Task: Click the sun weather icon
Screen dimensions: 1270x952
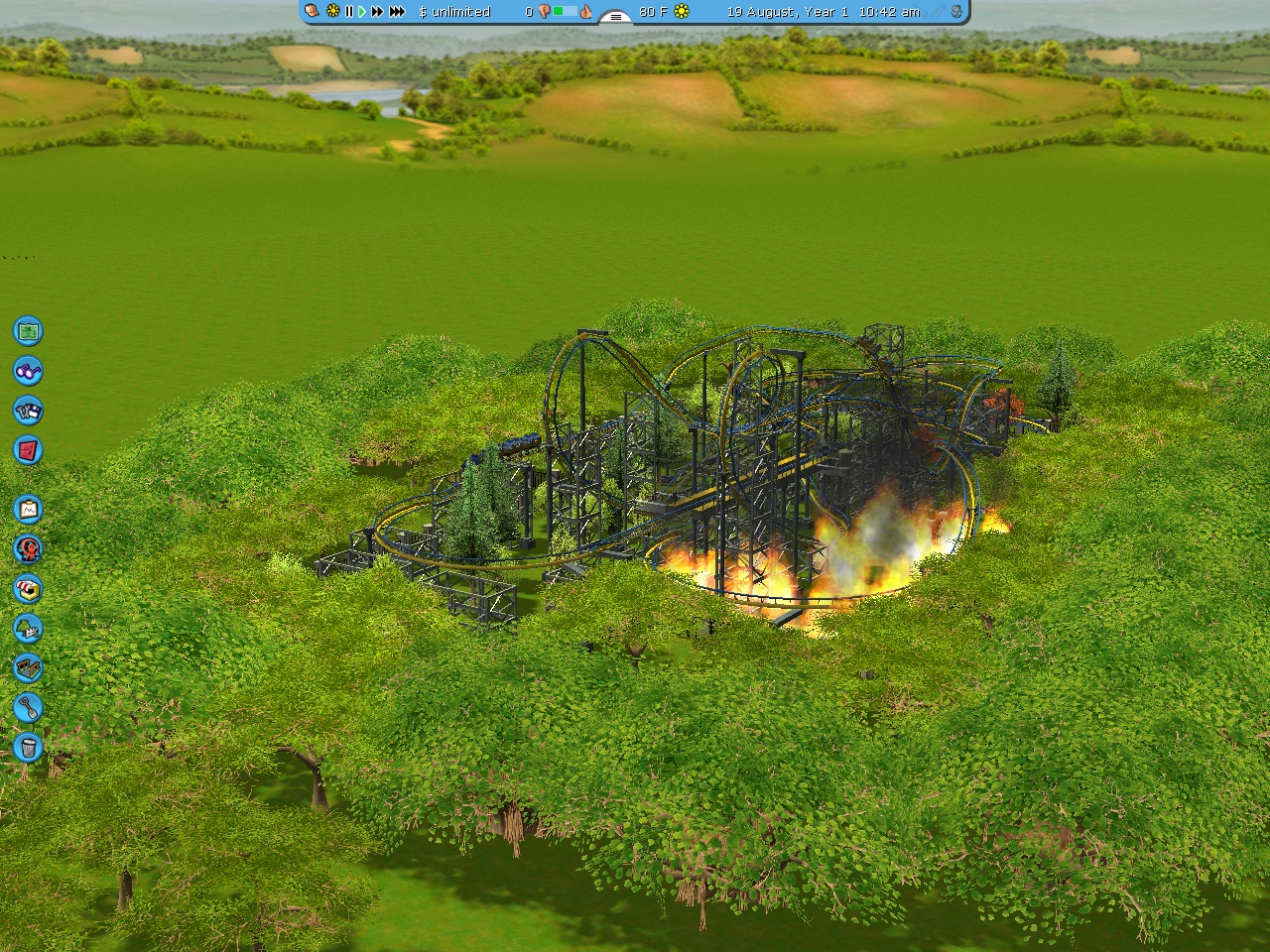Action: [x=682, y=12]
